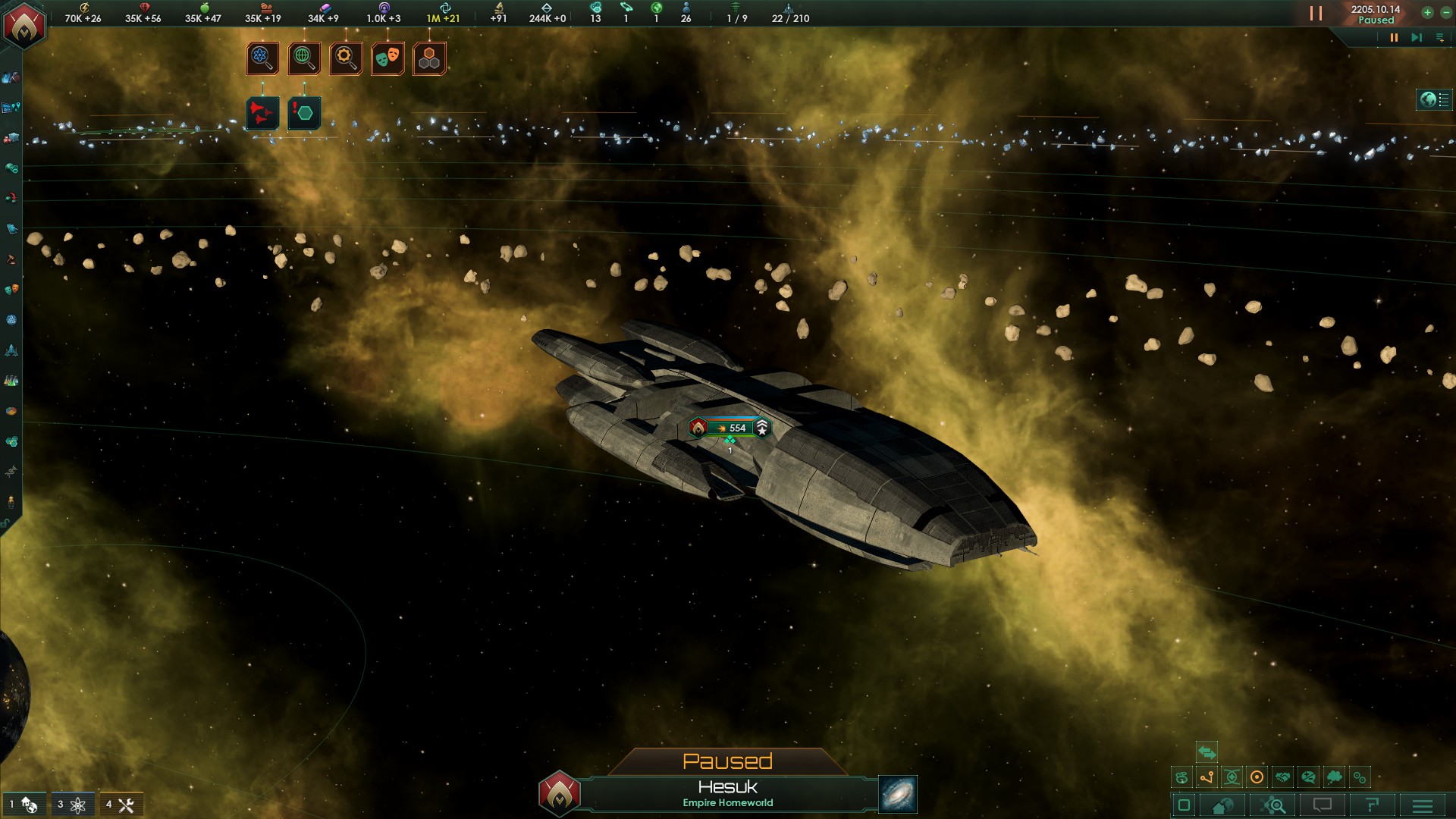Toggle pause on the date display
The image size is (1456, 819).
[1375, 14]
